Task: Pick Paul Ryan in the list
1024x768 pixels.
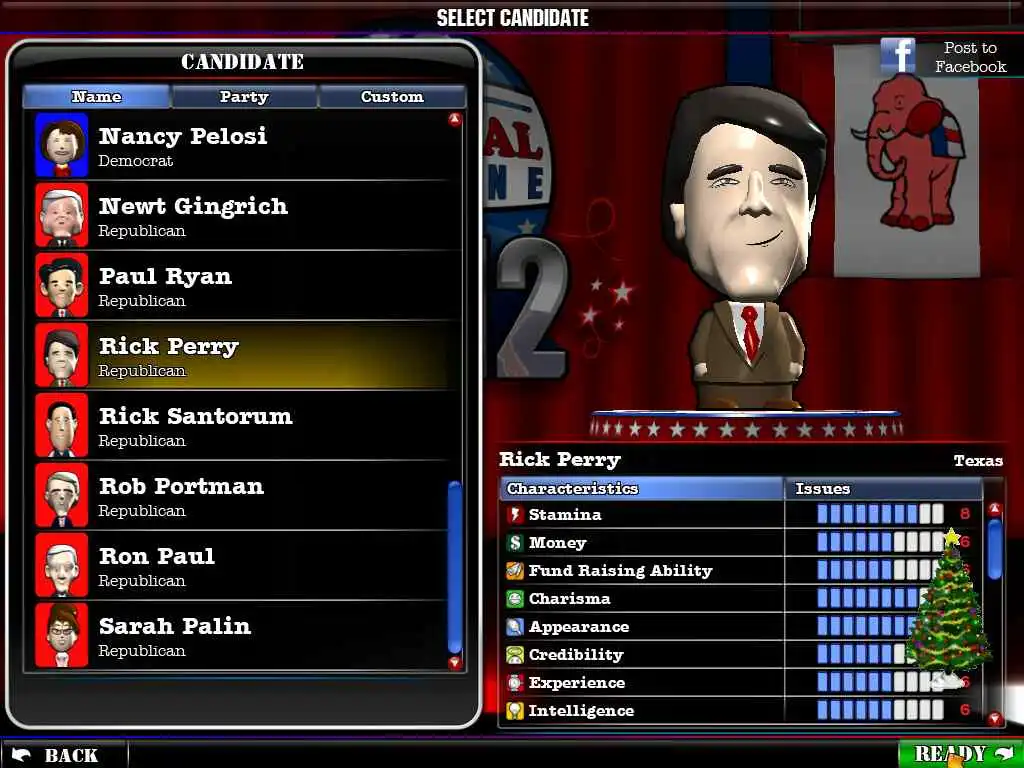Action: pyautogui.click(x=240, y=286)
